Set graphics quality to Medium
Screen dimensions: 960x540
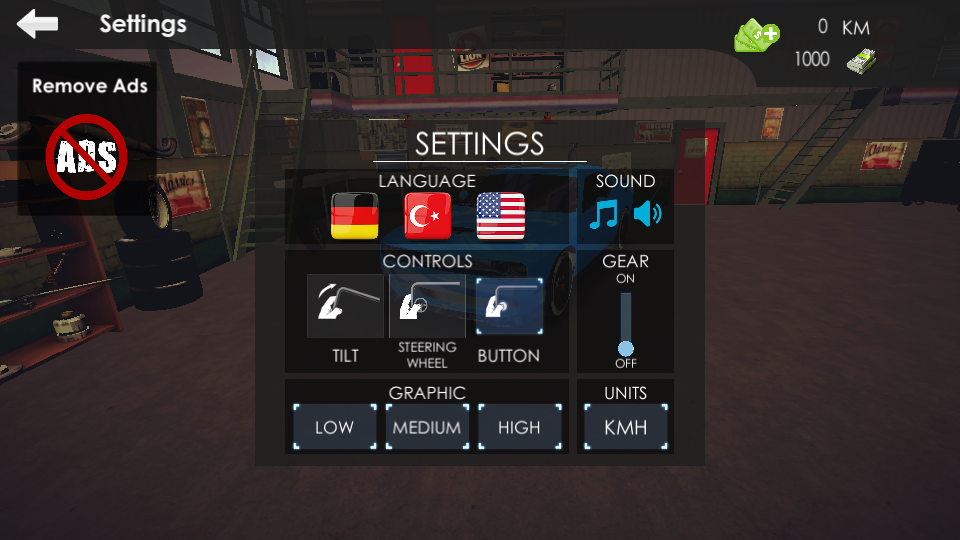[x=427, y=428]
